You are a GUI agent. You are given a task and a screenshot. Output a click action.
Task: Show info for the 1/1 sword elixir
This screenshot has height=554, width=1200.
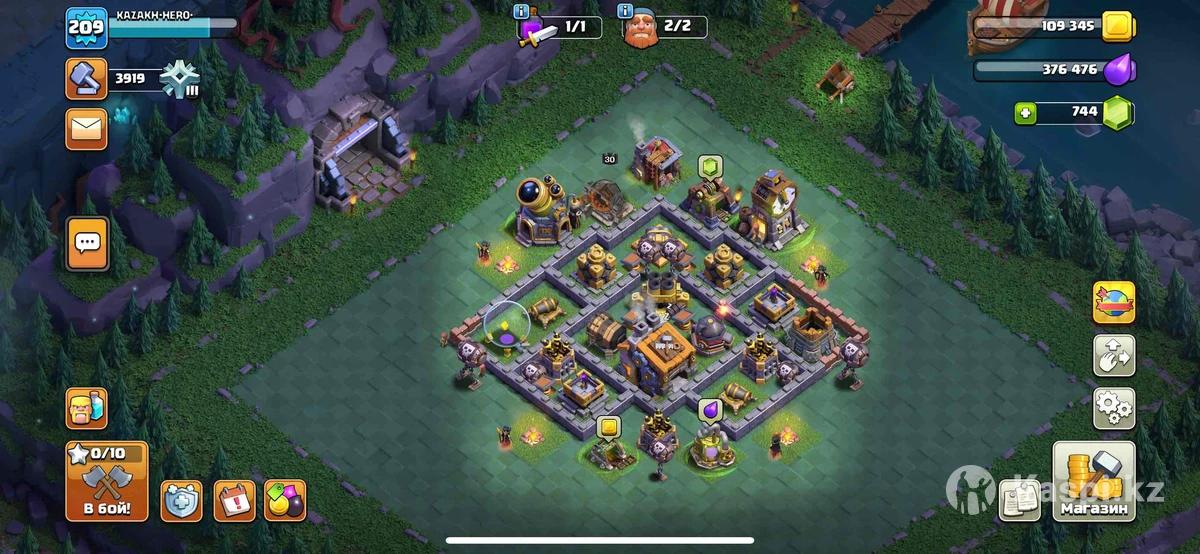point(522,12)
